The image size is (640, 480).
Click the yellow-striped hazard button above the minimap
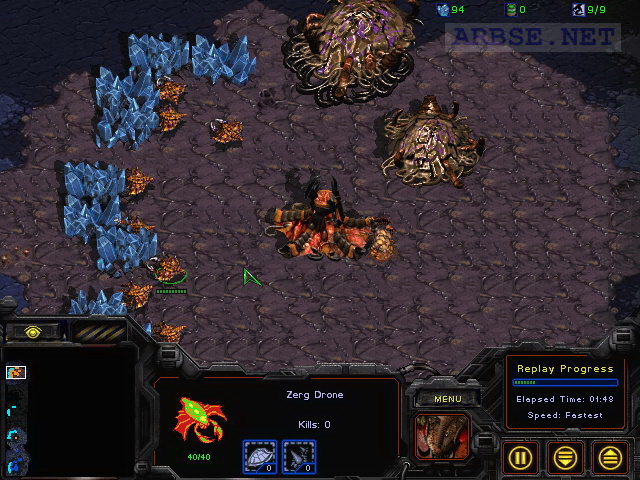pos(98,332)
